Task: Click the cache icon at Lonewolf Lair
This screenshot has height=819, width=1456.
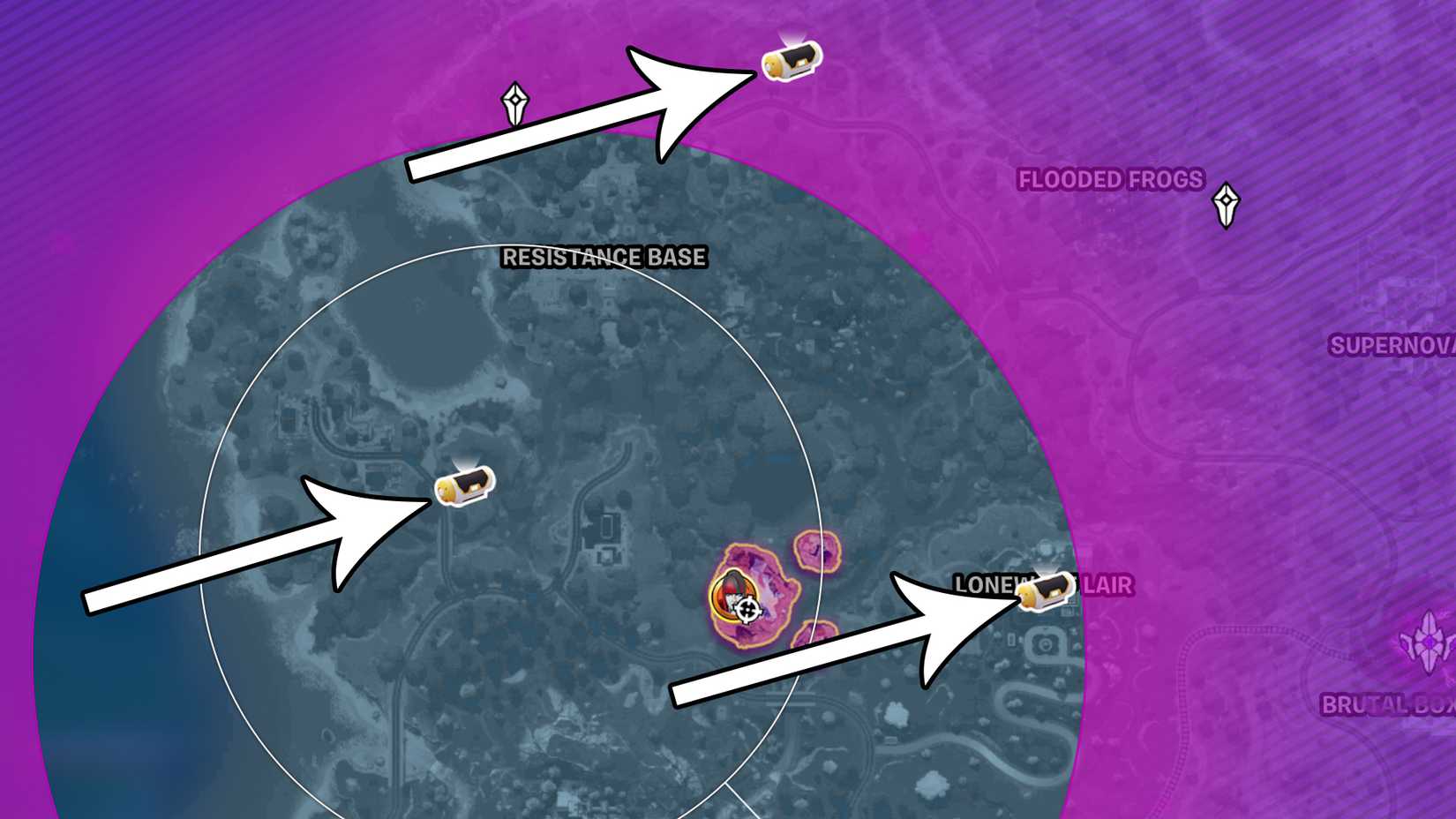Action: pos(1044,594)
